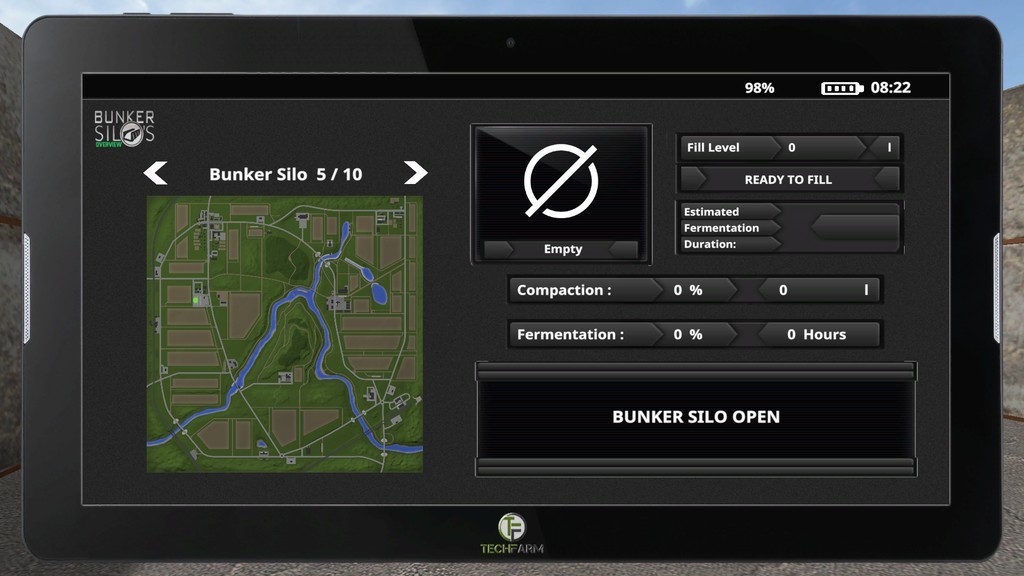Viewport: 1024px width, 576px height.
Task: Click the Ready To Fill status button
Action: (x=788, y=180)
